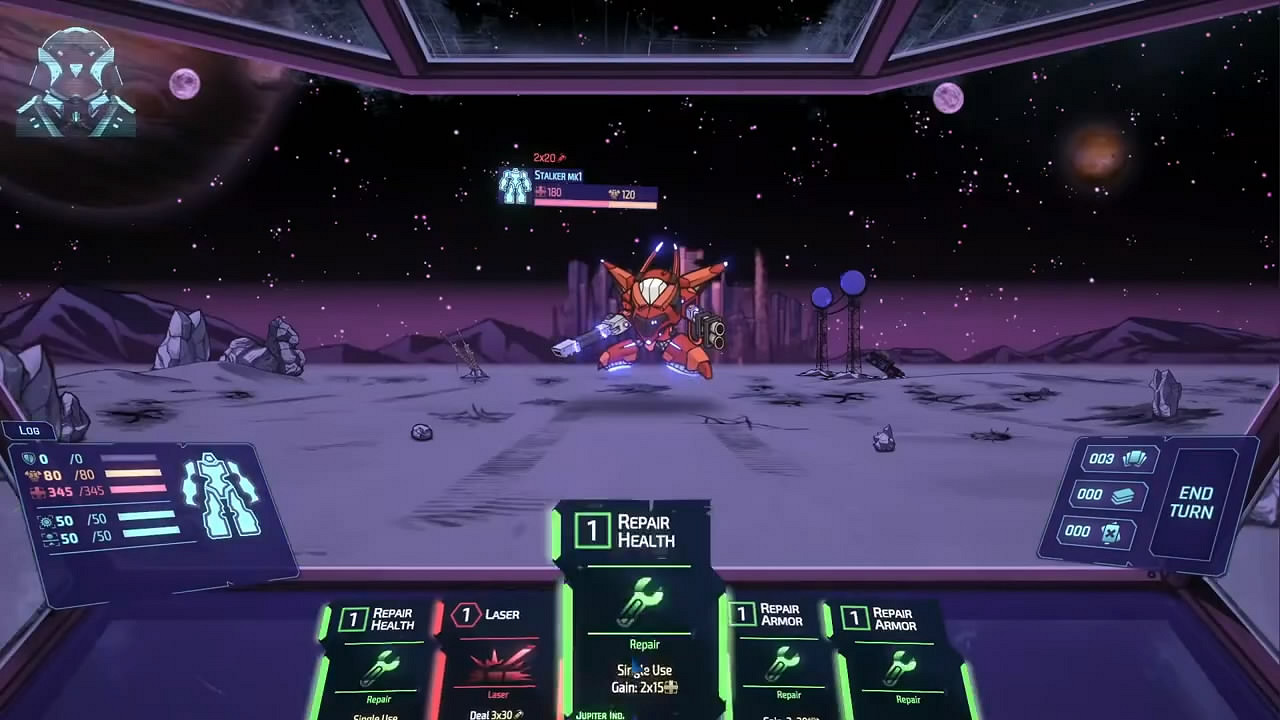Viewport: 1280px width, 720px height.
Task: Click the red health cross icon showing 345
Action: (34, 491)
